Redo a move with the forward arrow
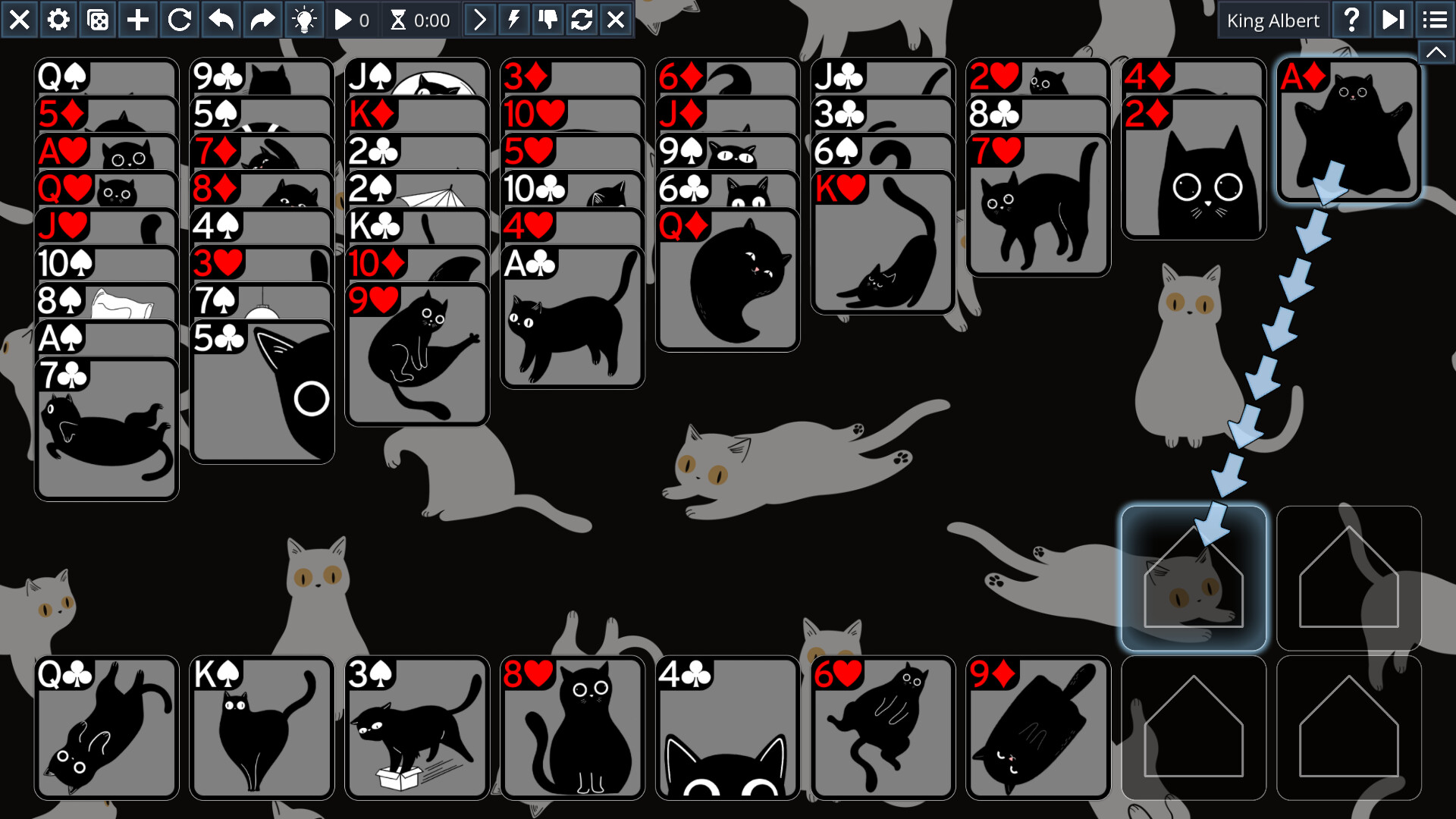Screen dimensions: 1456x819 pos(262,20)
